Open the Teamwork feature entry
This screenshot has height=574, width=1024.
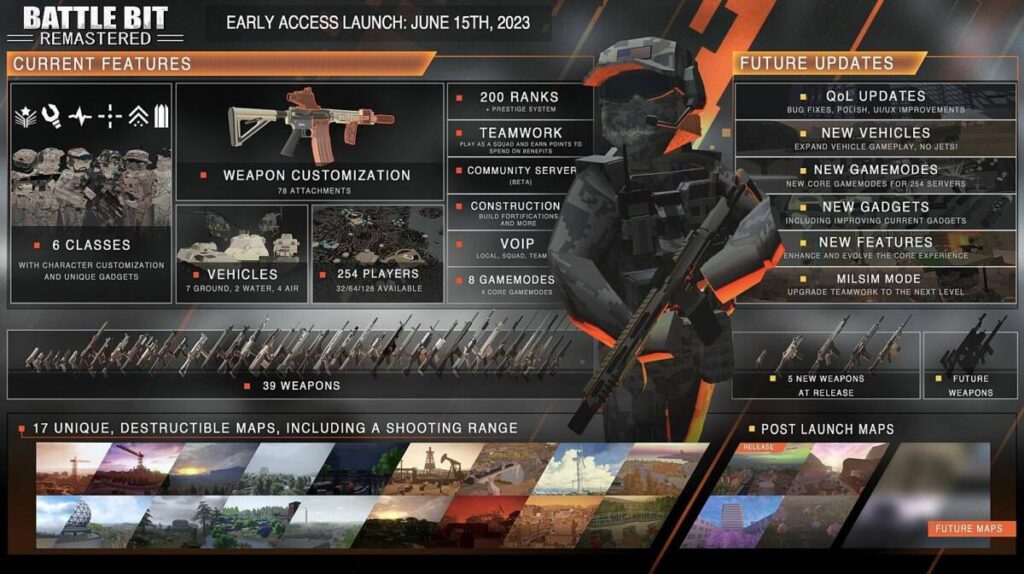pos(518,138)
